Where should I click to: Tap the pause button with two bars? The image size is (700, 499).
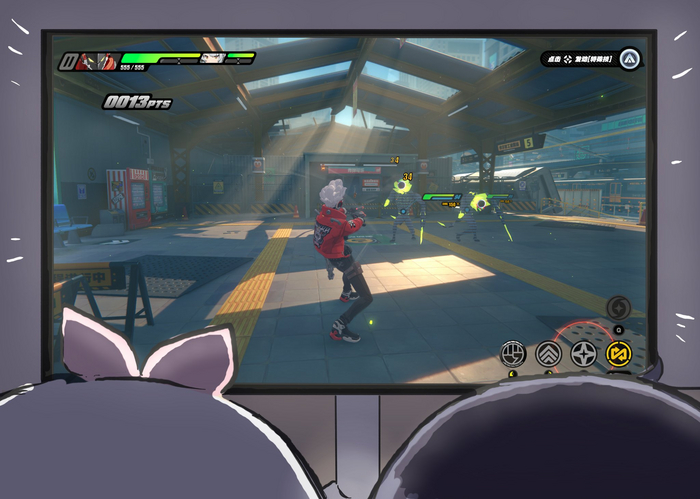pyautogui.click(x=69, y=62)
